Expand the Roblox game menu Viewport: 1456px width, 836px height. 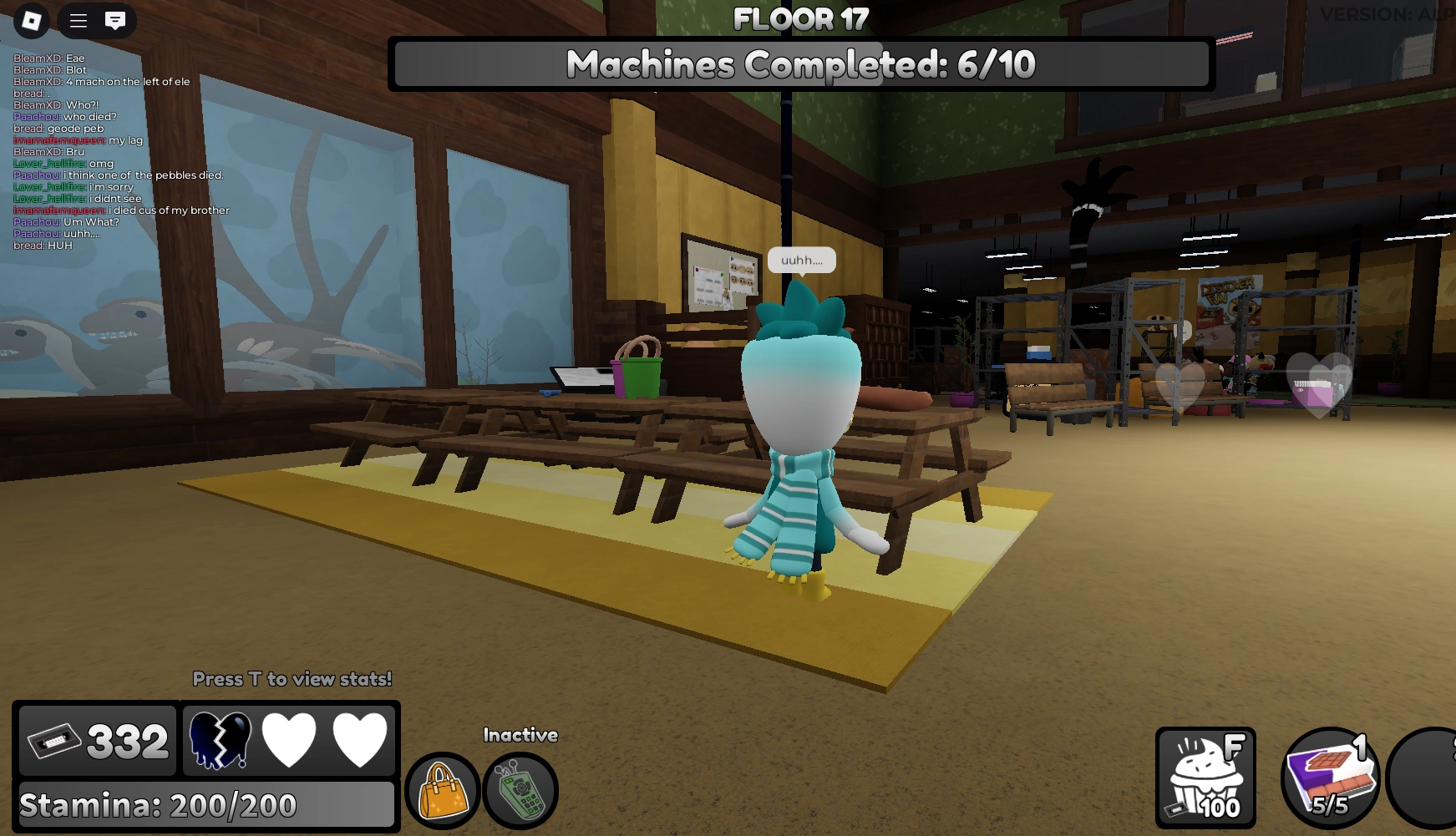pyautogui.click(x=33, y=21)
